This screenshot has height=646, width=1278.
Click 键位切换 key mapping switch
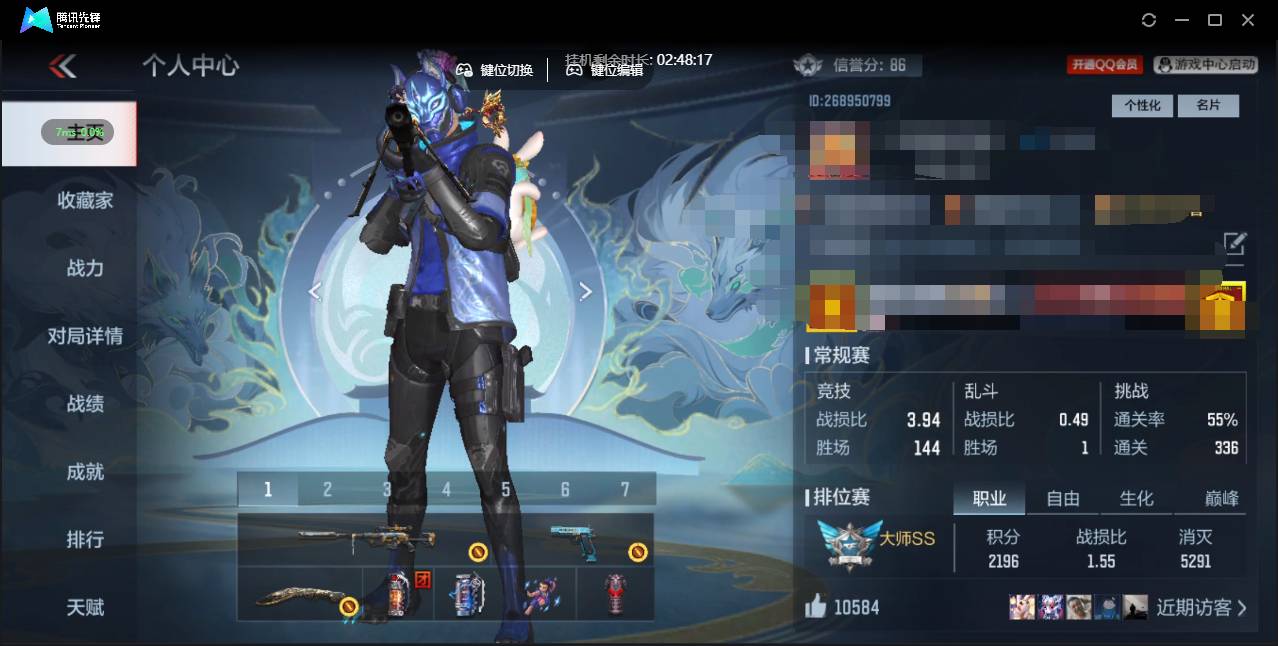coord(495,70)
